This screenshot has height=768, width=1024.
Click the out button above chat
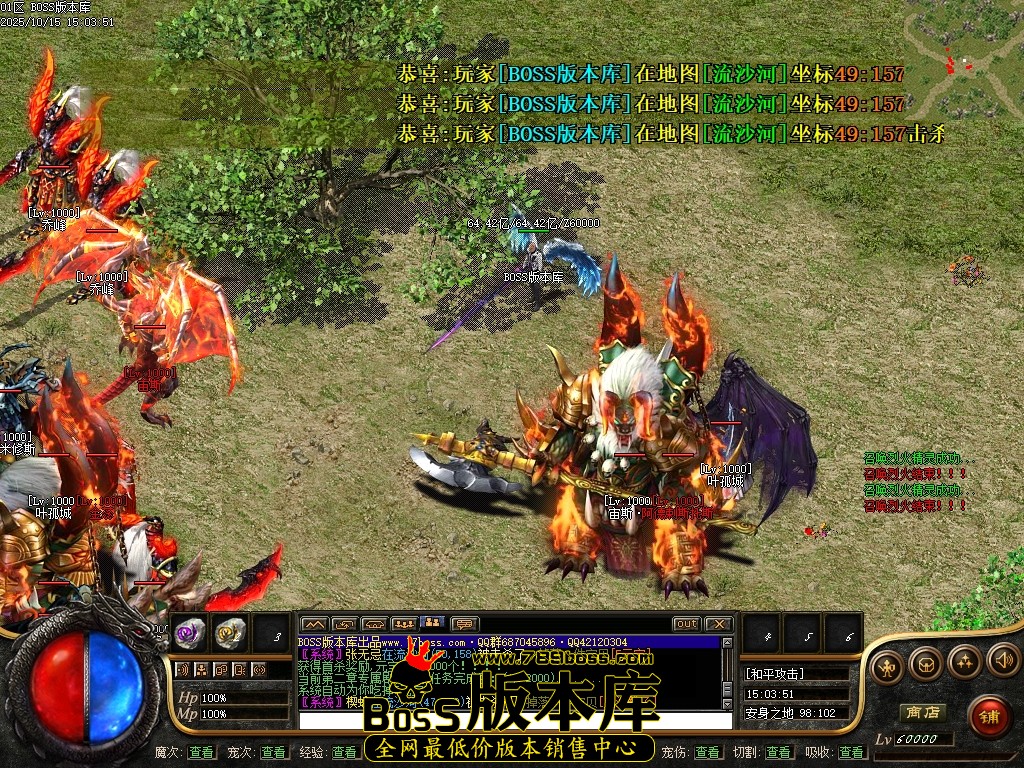pos(686,624)
